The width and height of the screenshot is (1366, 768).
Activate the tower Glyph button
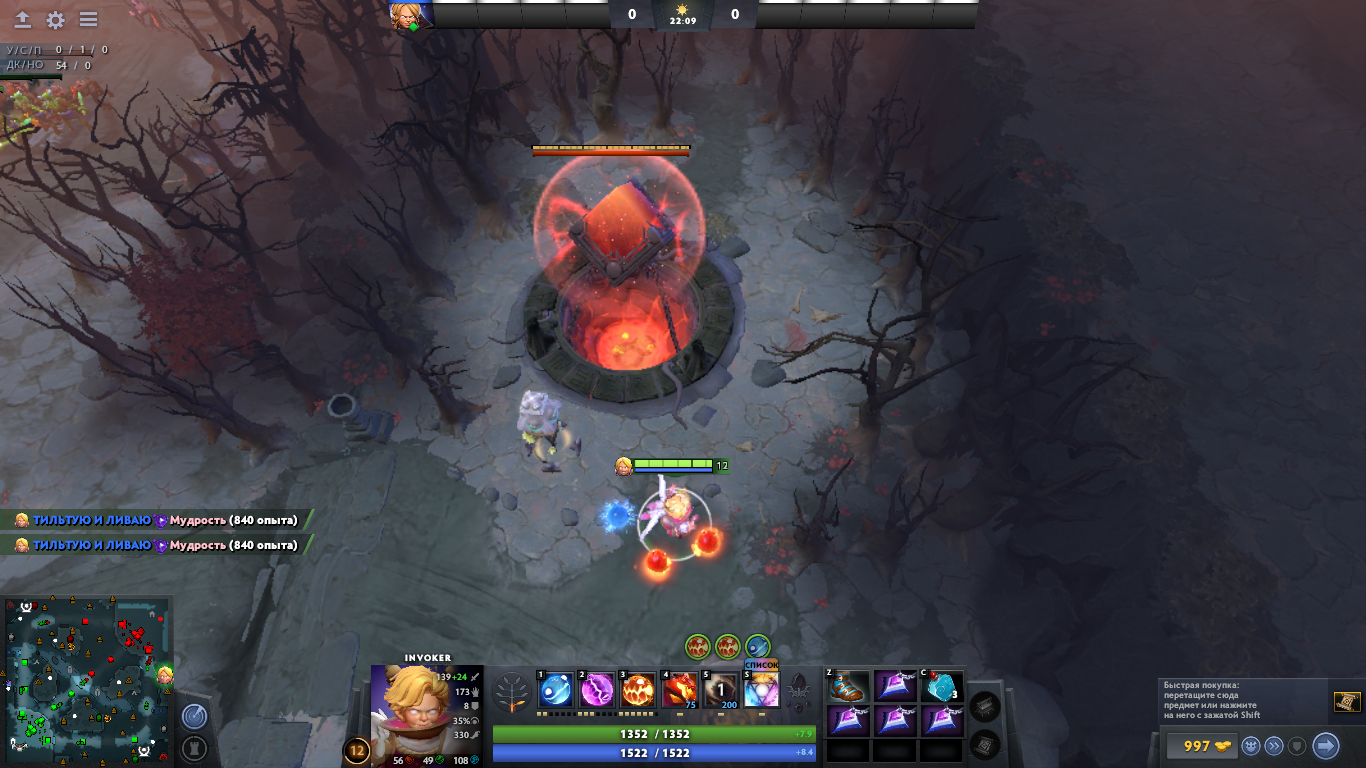point(194,748)
